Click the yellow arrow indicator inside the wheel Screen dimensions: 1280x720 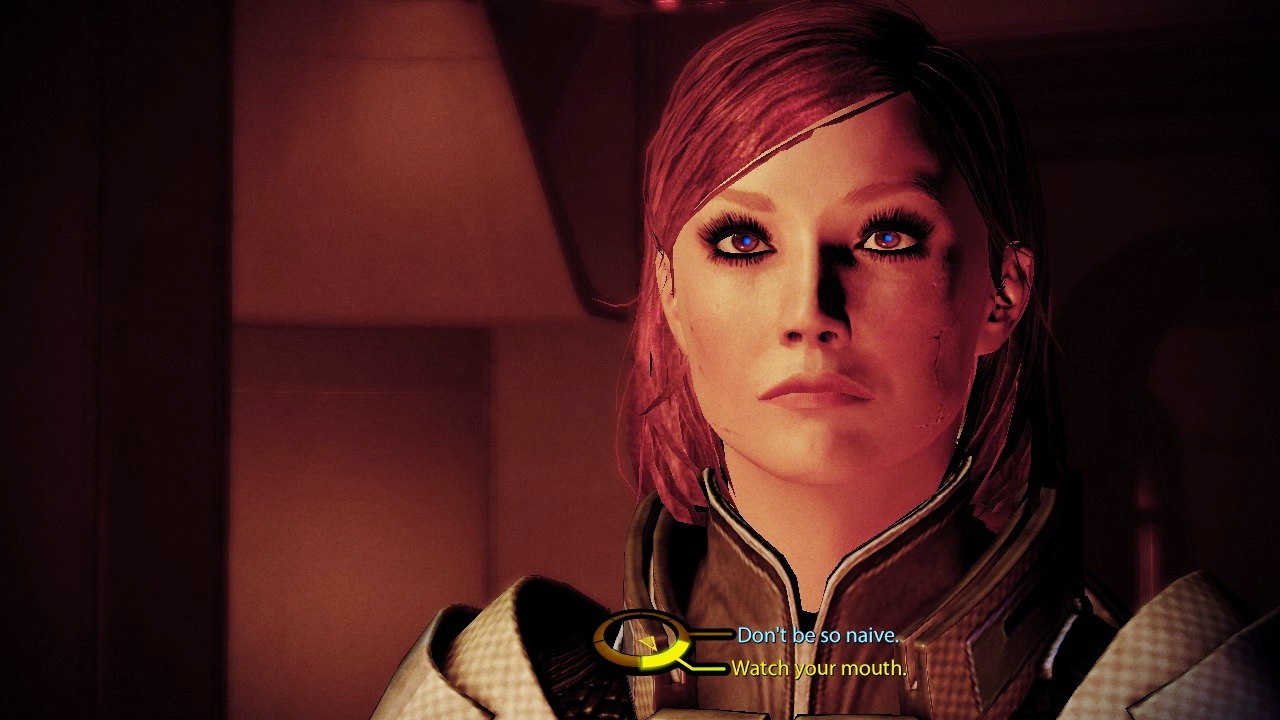coord(648,643)
